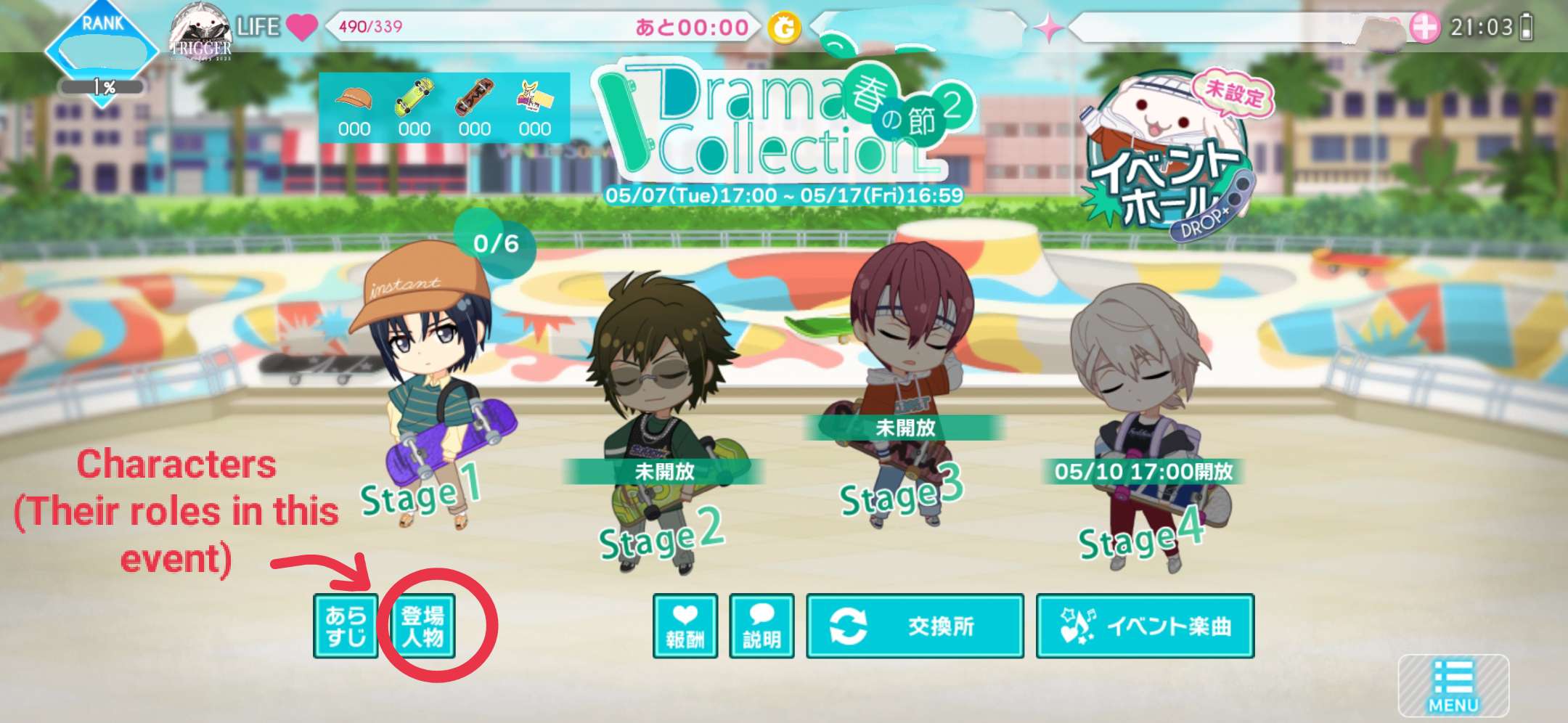This screenshot has width=1568, height=723.
Task: Open the 報酬 rewards button
Action: pyautogui.click(x=685, y=626)
